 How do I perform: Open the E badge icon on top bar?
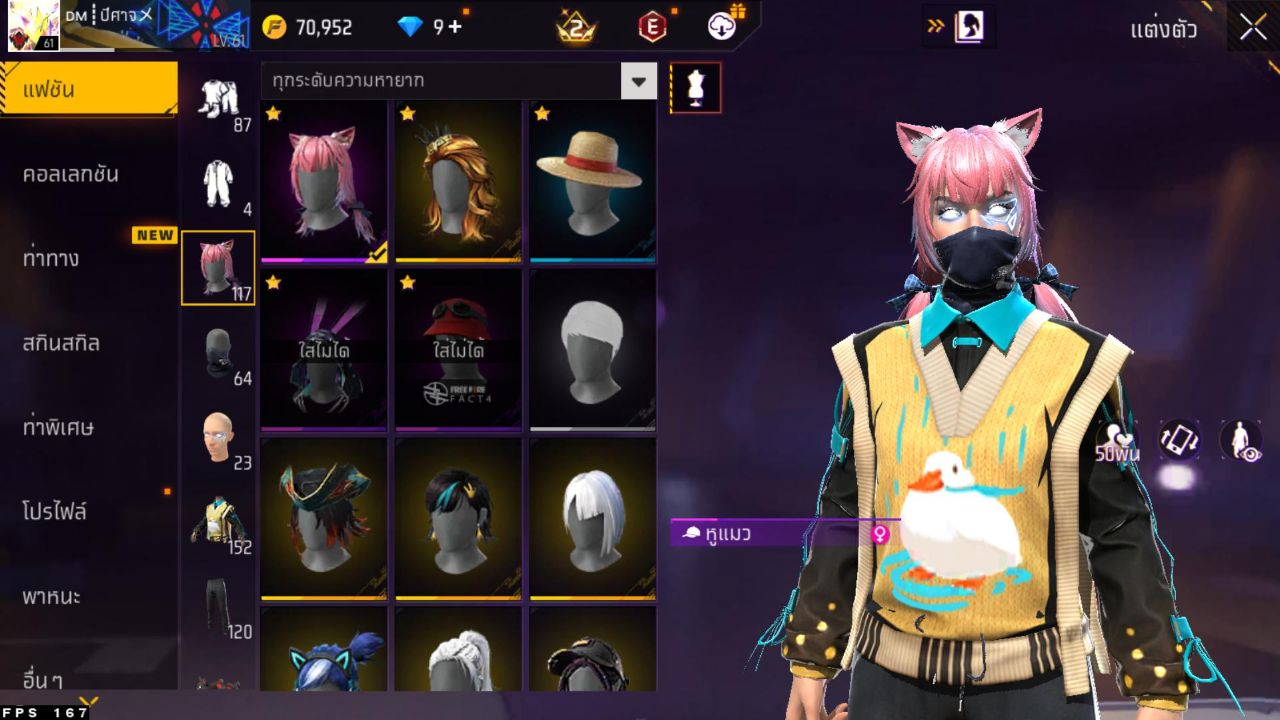click(x=650, y=27)
